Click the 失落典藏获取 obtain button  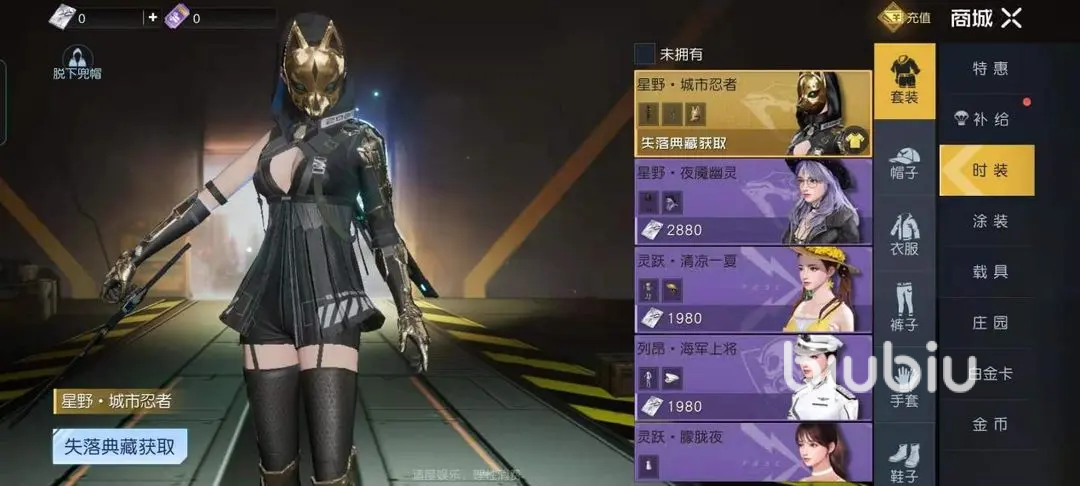[119, 446]
